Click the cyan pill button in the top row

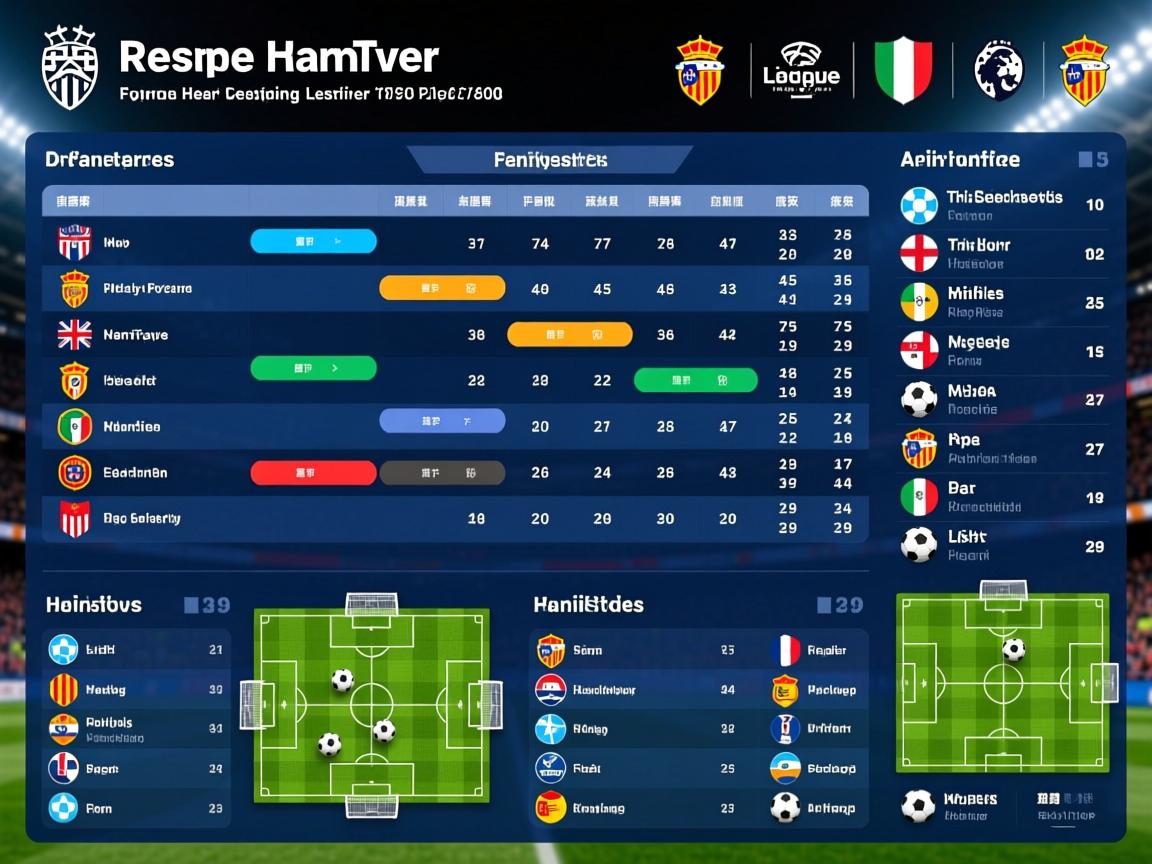tap(313, 241)
